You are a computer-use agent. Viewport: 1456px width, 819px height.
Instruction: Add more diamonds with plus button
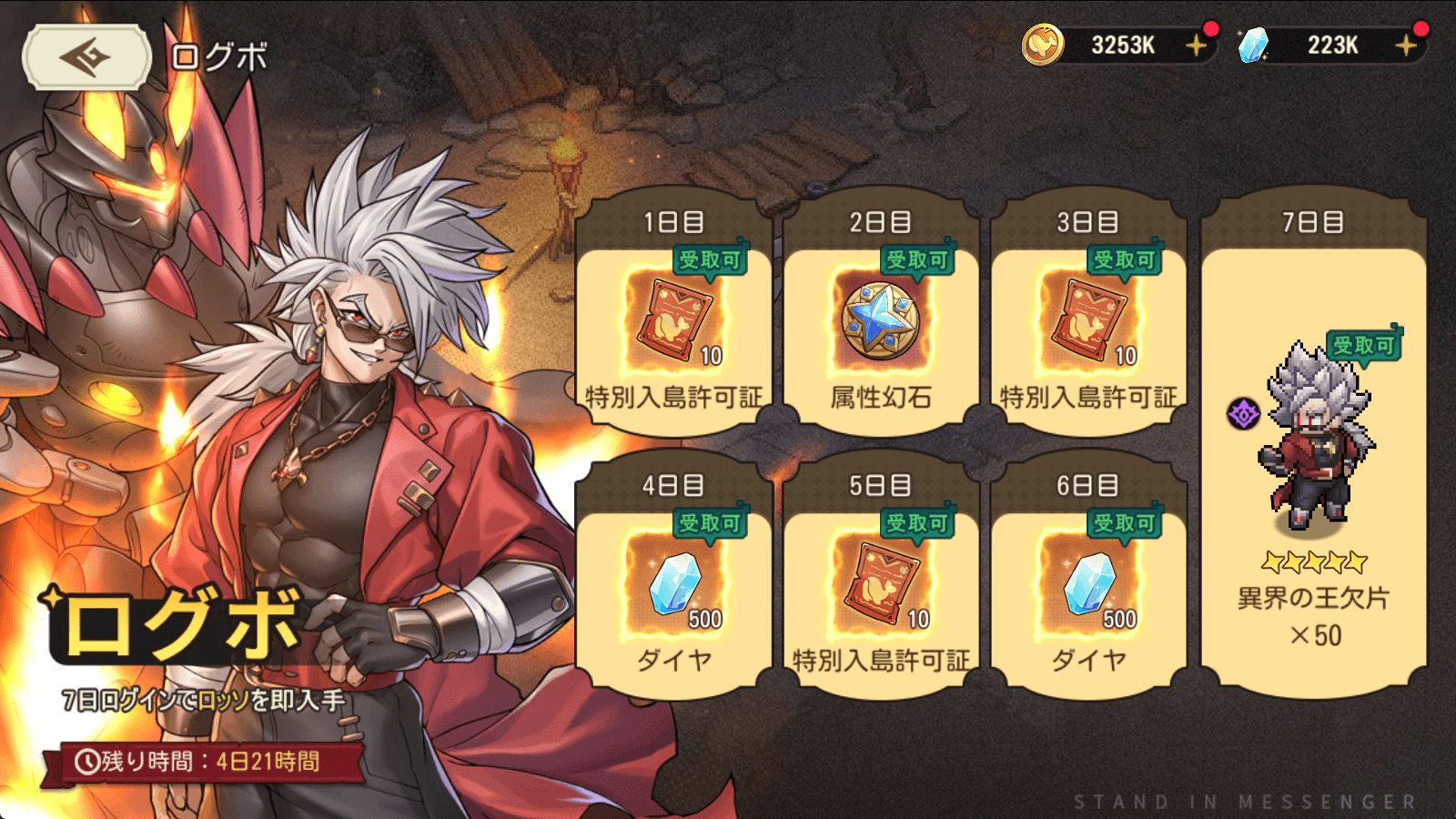(x=1406, y=45)
